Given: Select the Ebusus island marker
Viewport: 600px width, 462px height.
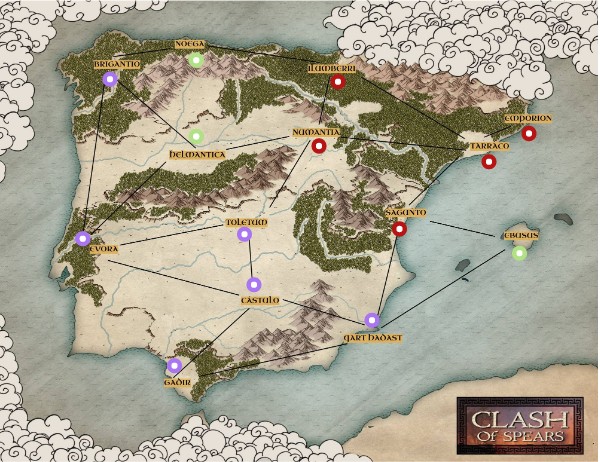Looking at the screenshot, I should (519, 253).
